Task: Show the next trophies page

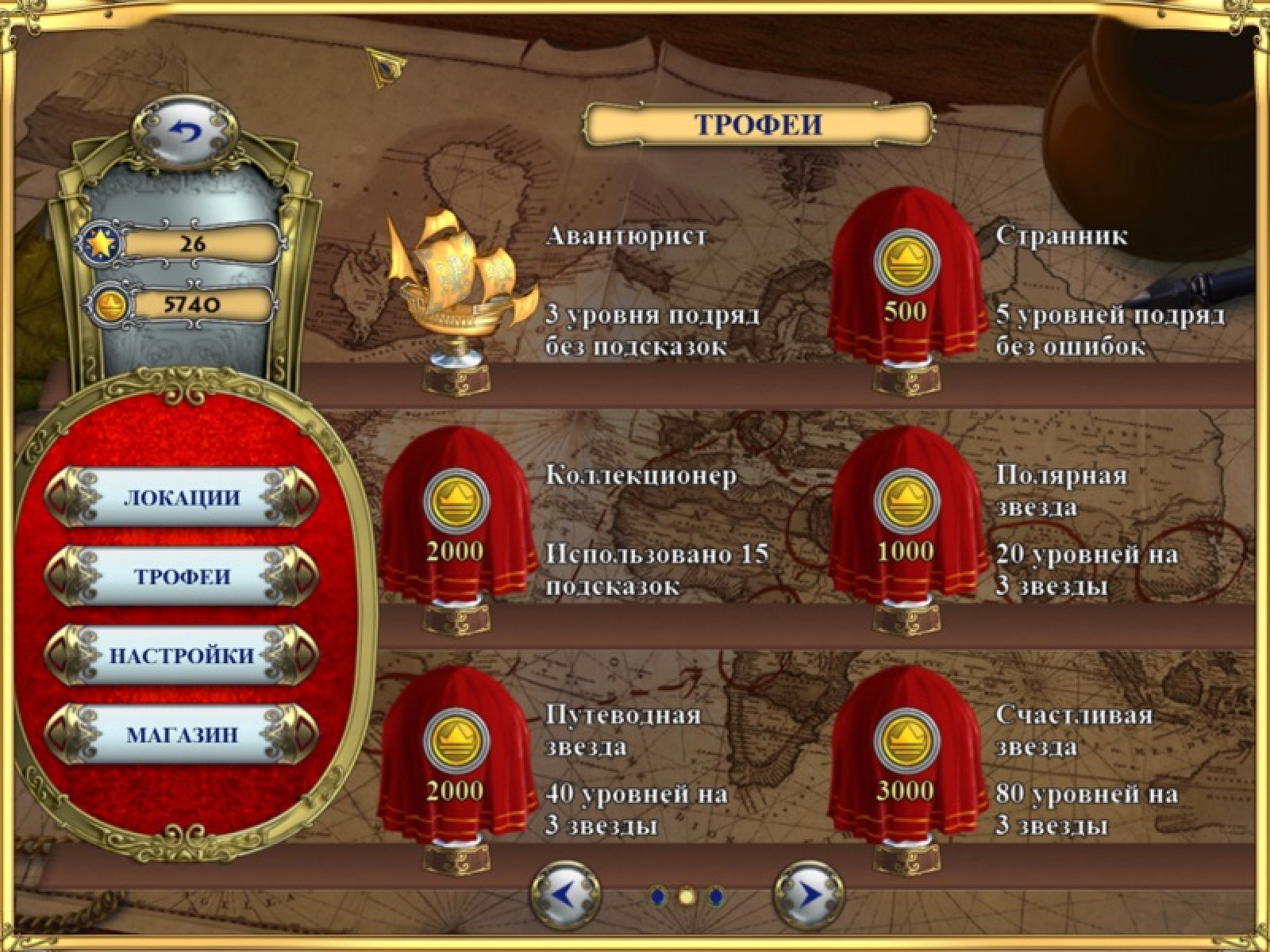Action: pos(808,896)
